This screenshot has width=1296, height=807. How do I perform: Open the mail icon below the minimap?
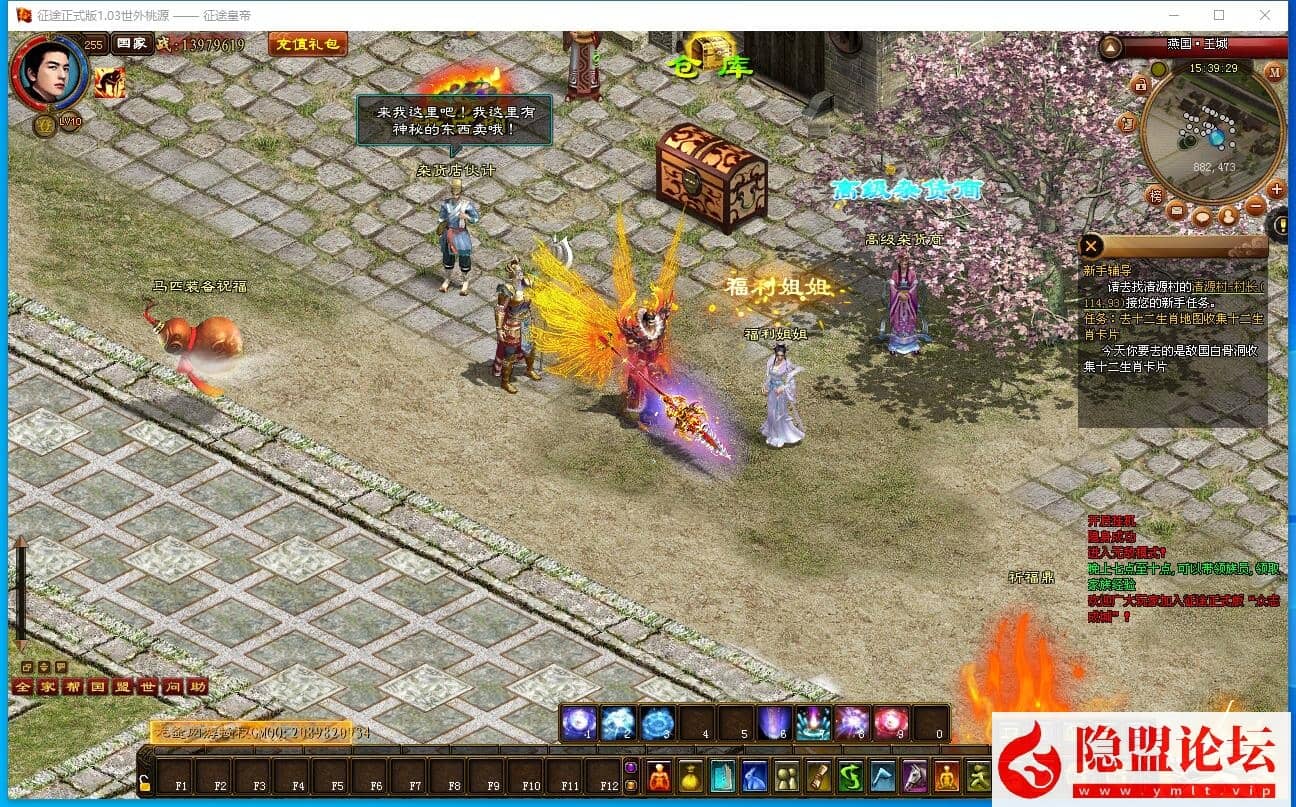tap(1176, 211)
